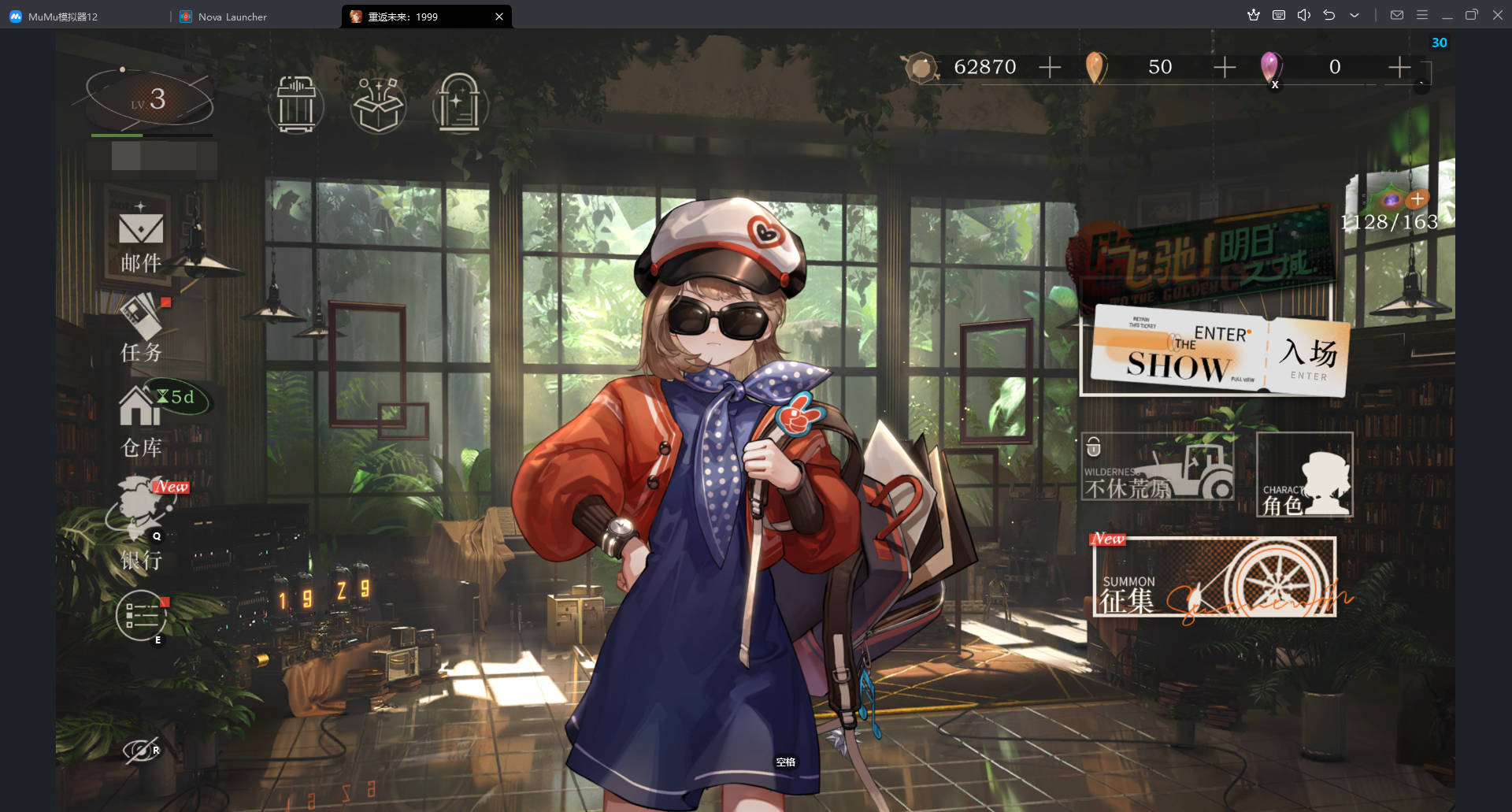Switch to the Nova Launcher tab
The width and height of the screenshot is (1512, 812).
pyautogui.click(x=232, y=17)
